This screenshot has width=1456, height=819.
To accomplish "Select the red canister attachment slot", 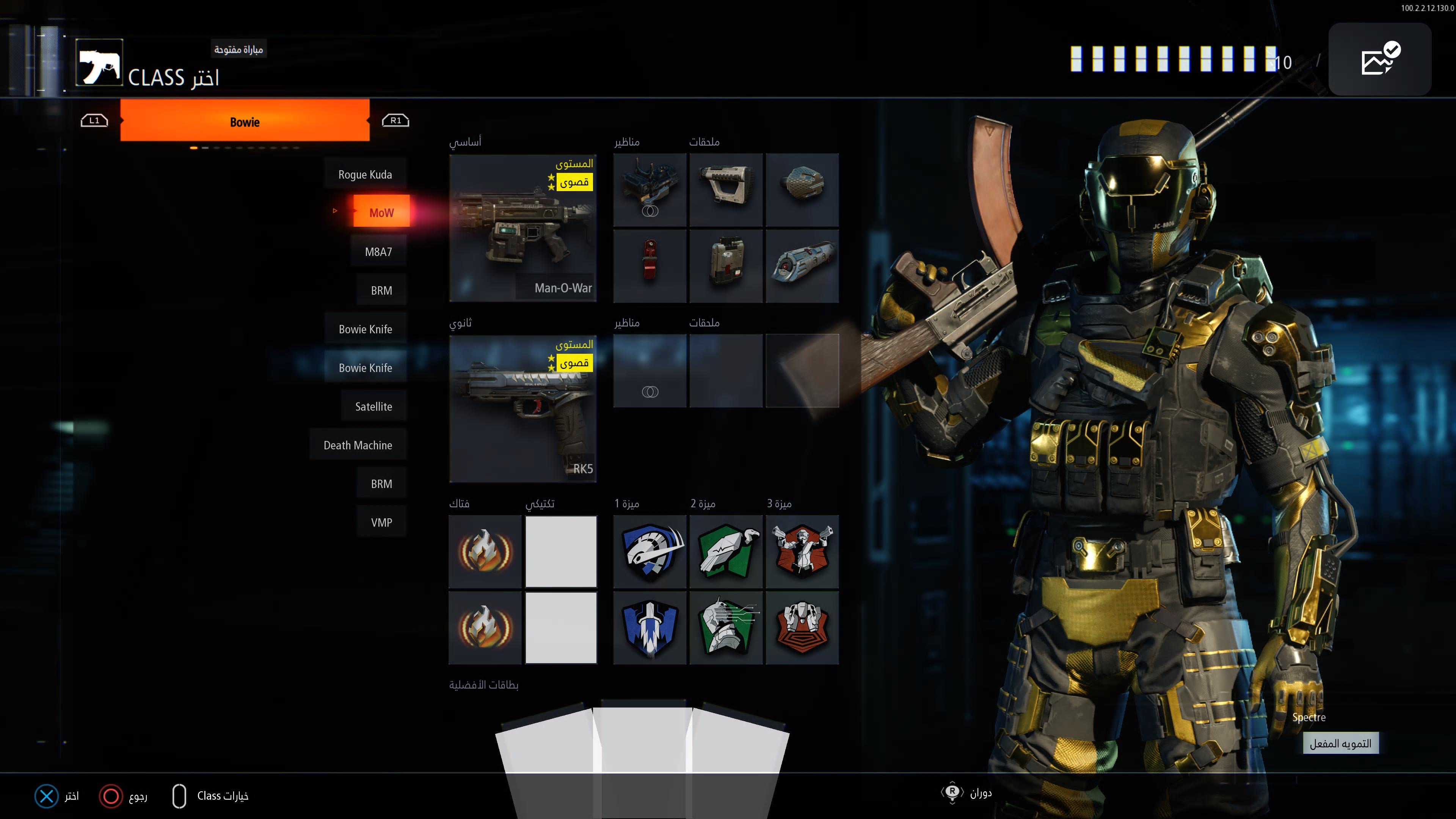I will [x=650, y=266].
